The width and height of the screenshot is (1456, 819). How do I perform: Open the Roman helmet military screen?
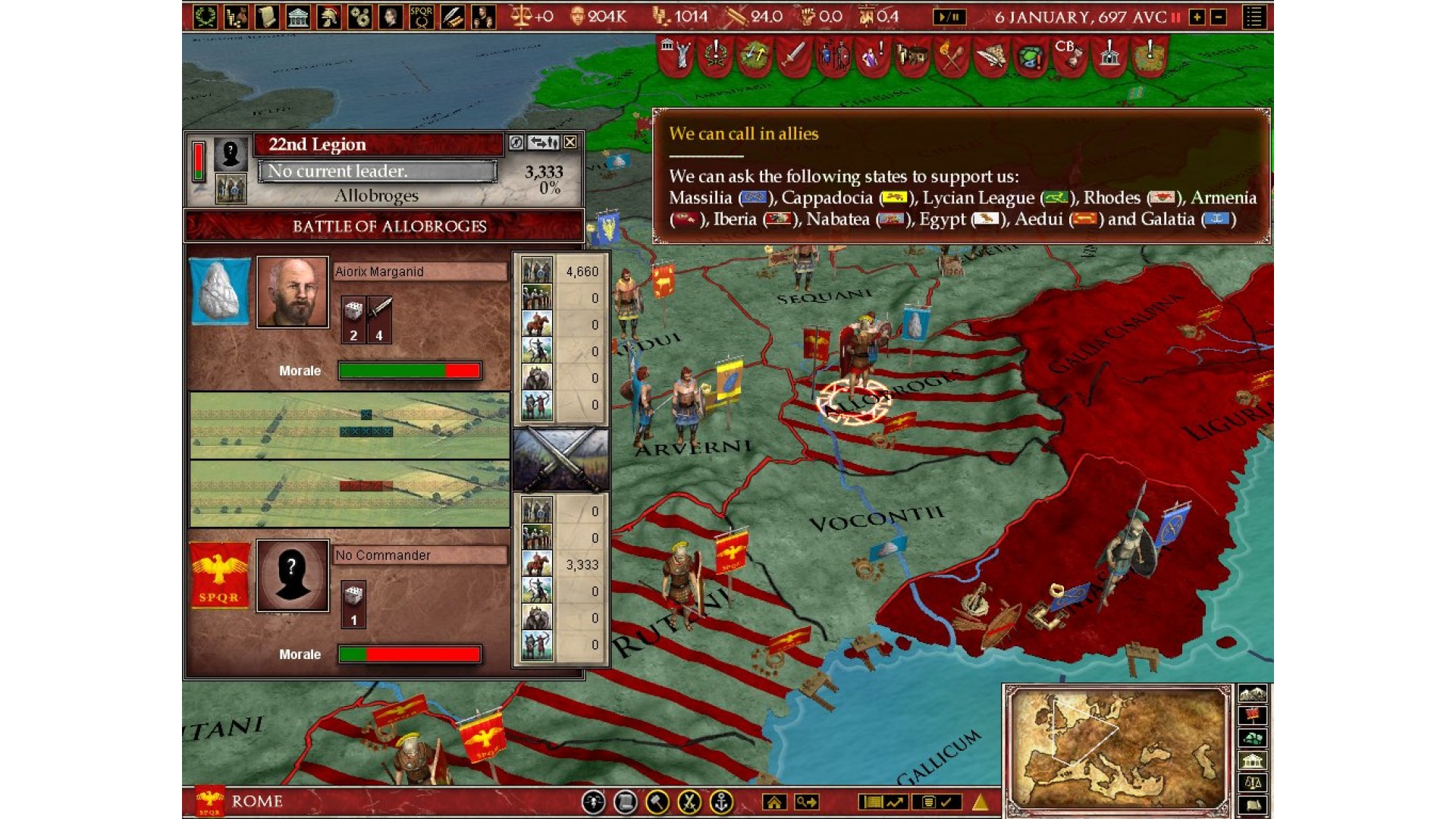pos(329,16)
